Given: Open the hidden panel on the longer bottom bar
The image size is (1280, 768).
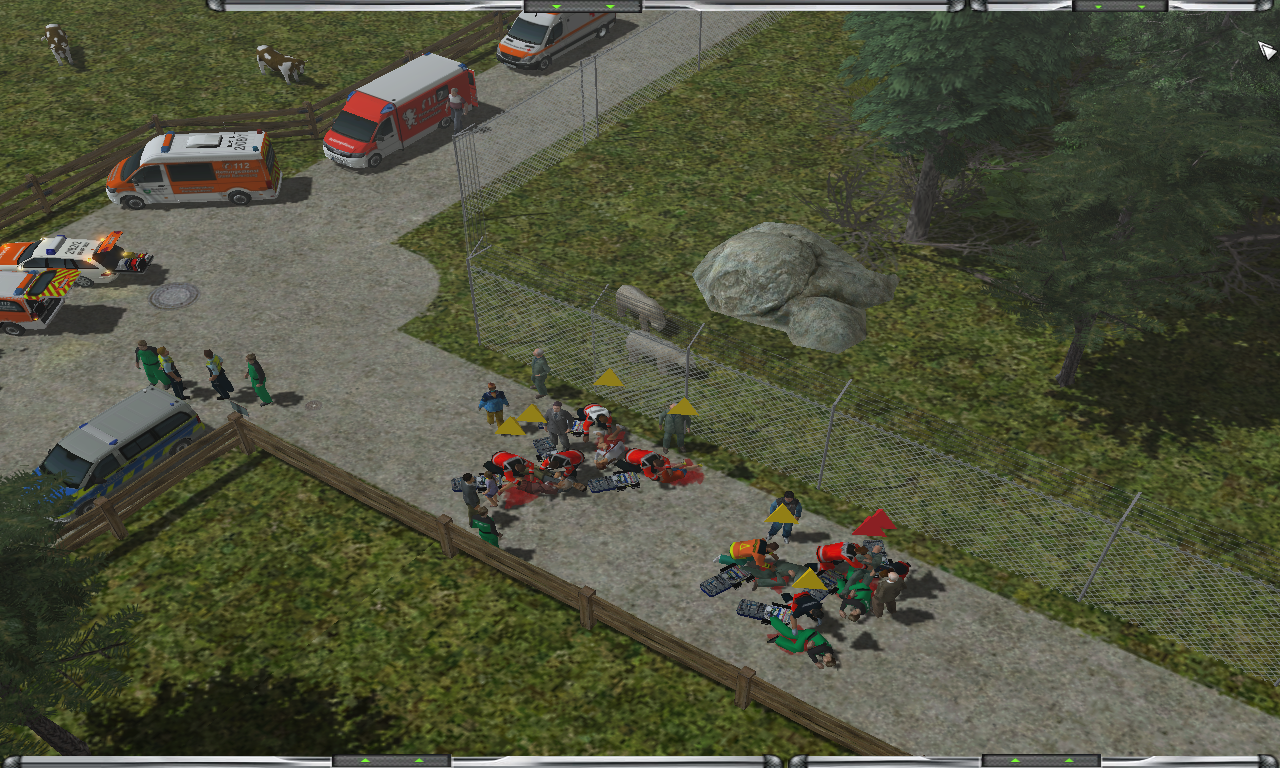Looking at the screenshot, I should (392, 761).
